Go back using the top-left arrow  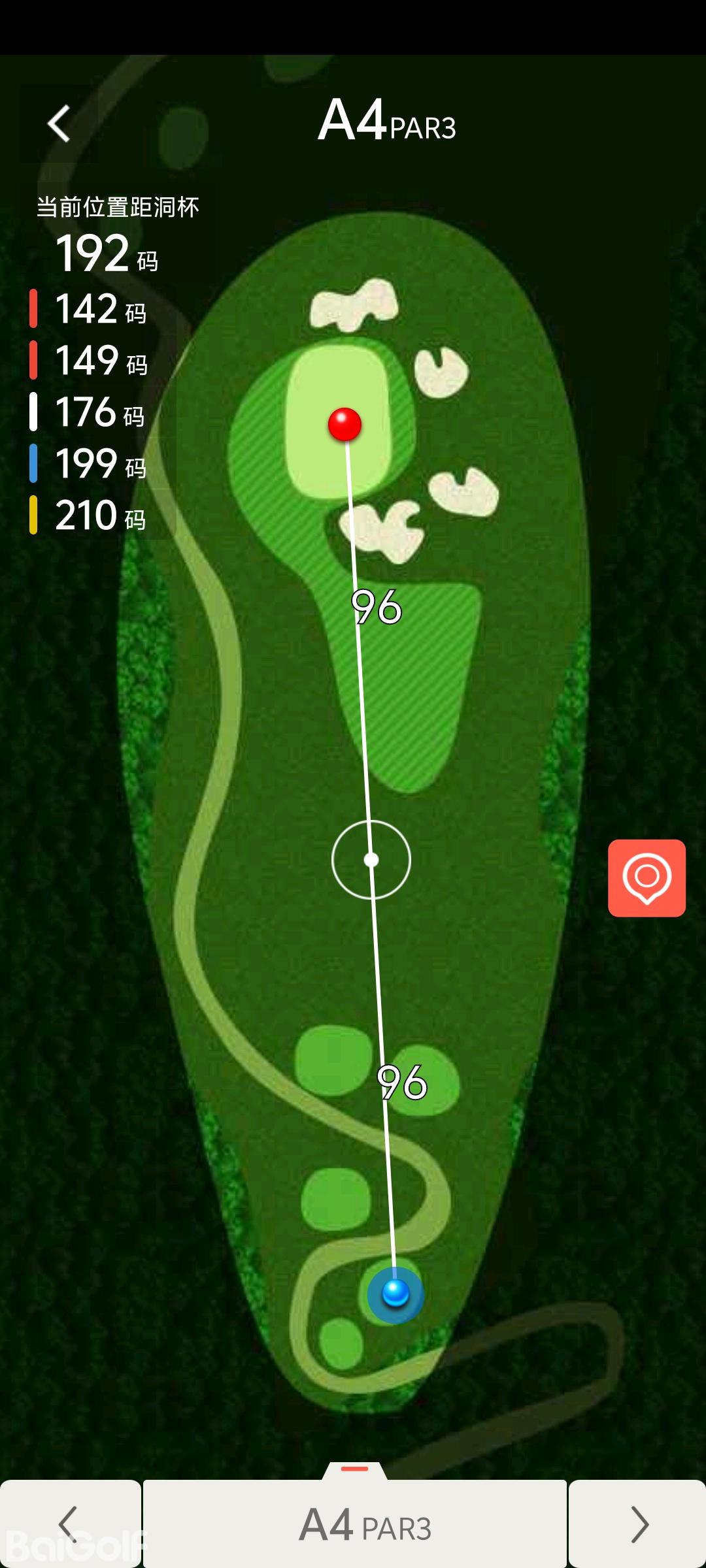(59, 123)
